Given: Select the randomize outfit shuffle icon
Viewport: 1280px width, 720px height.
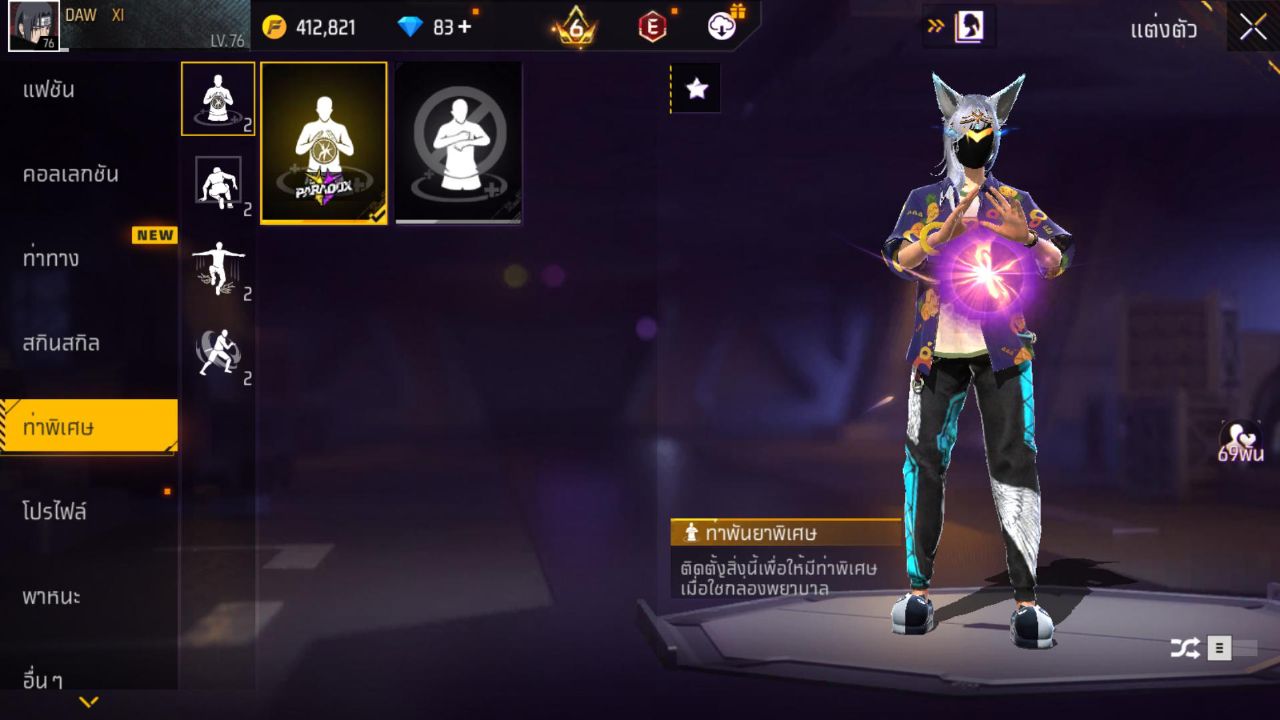Looking at the screenshot, I should tap(1186, 648).
